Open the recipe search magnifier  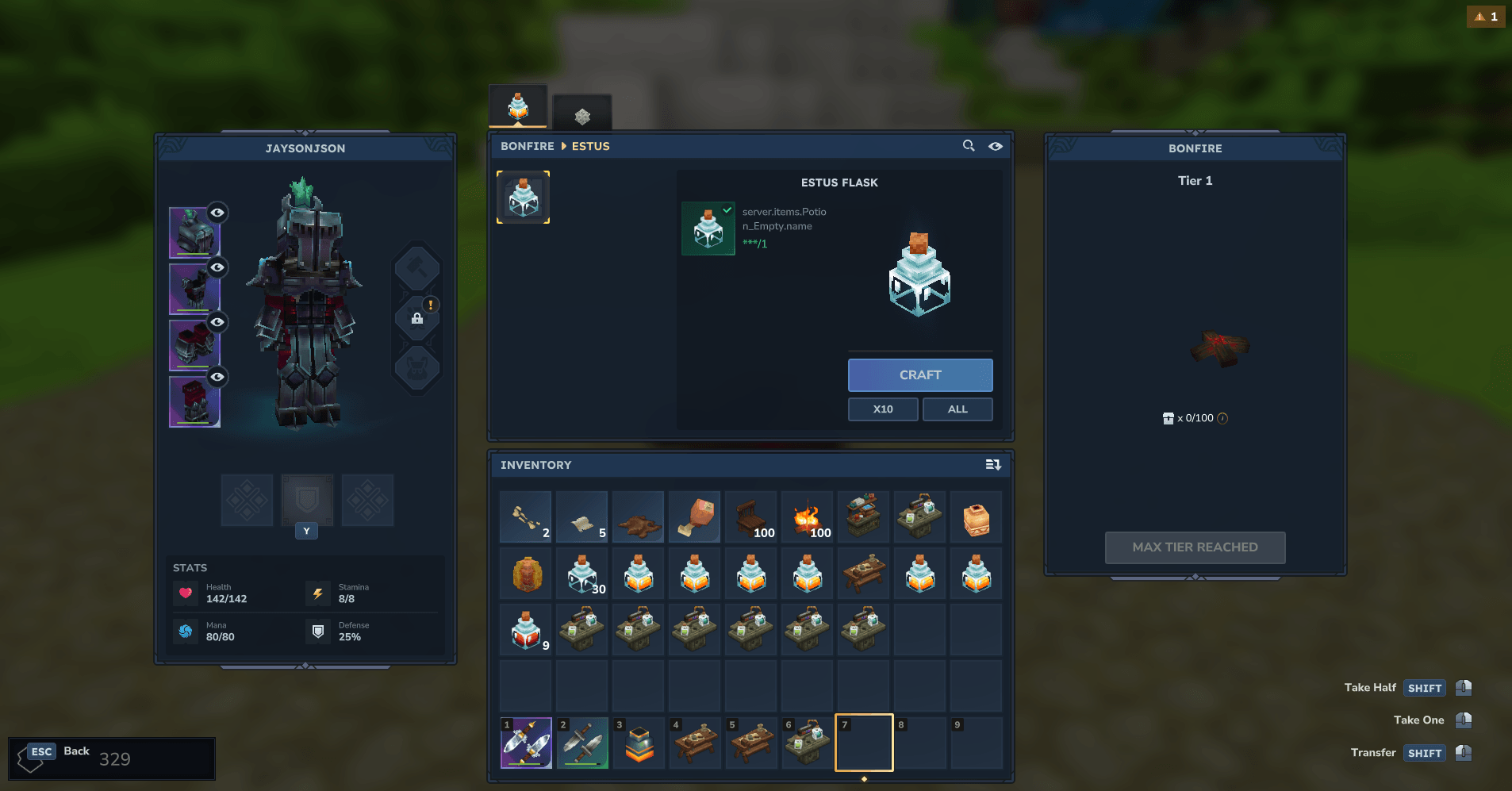(x=969, y=146)
